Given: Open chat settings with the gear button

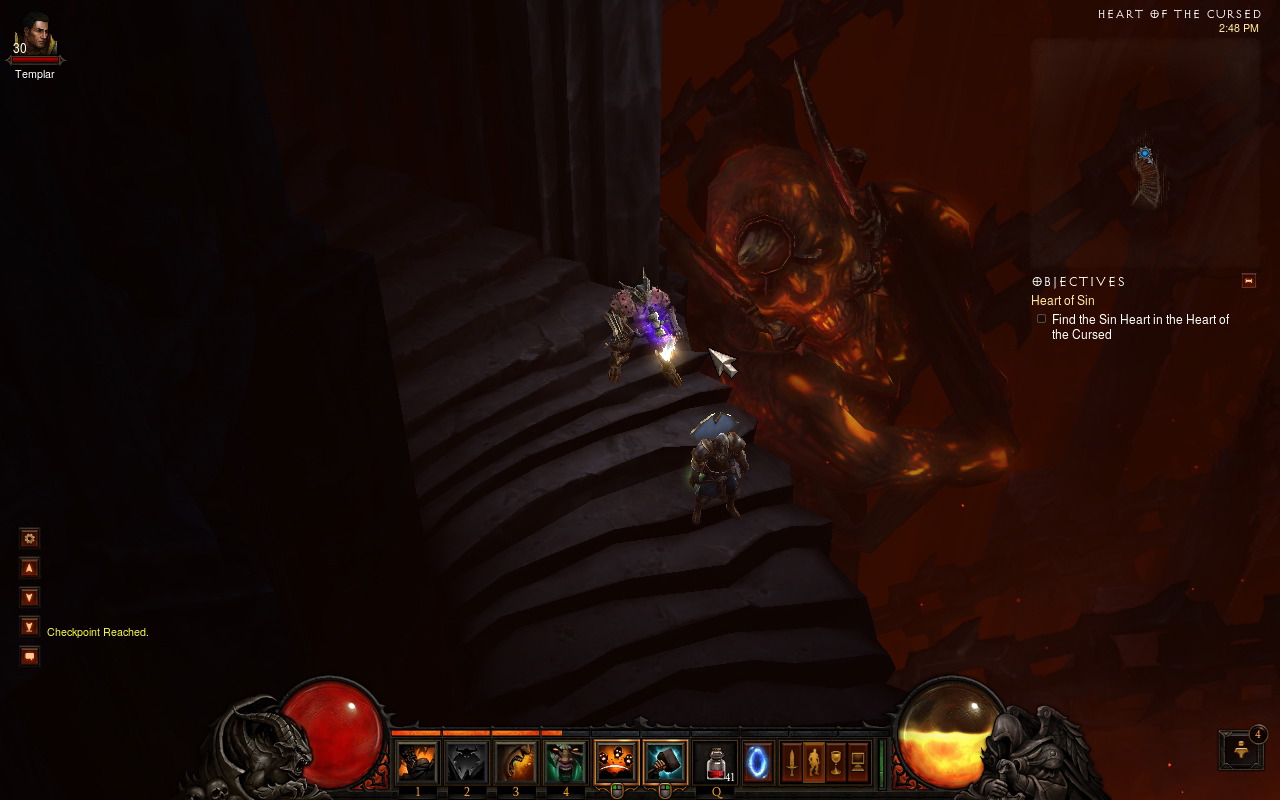Looking at the screenshot, I should [30, 538].
